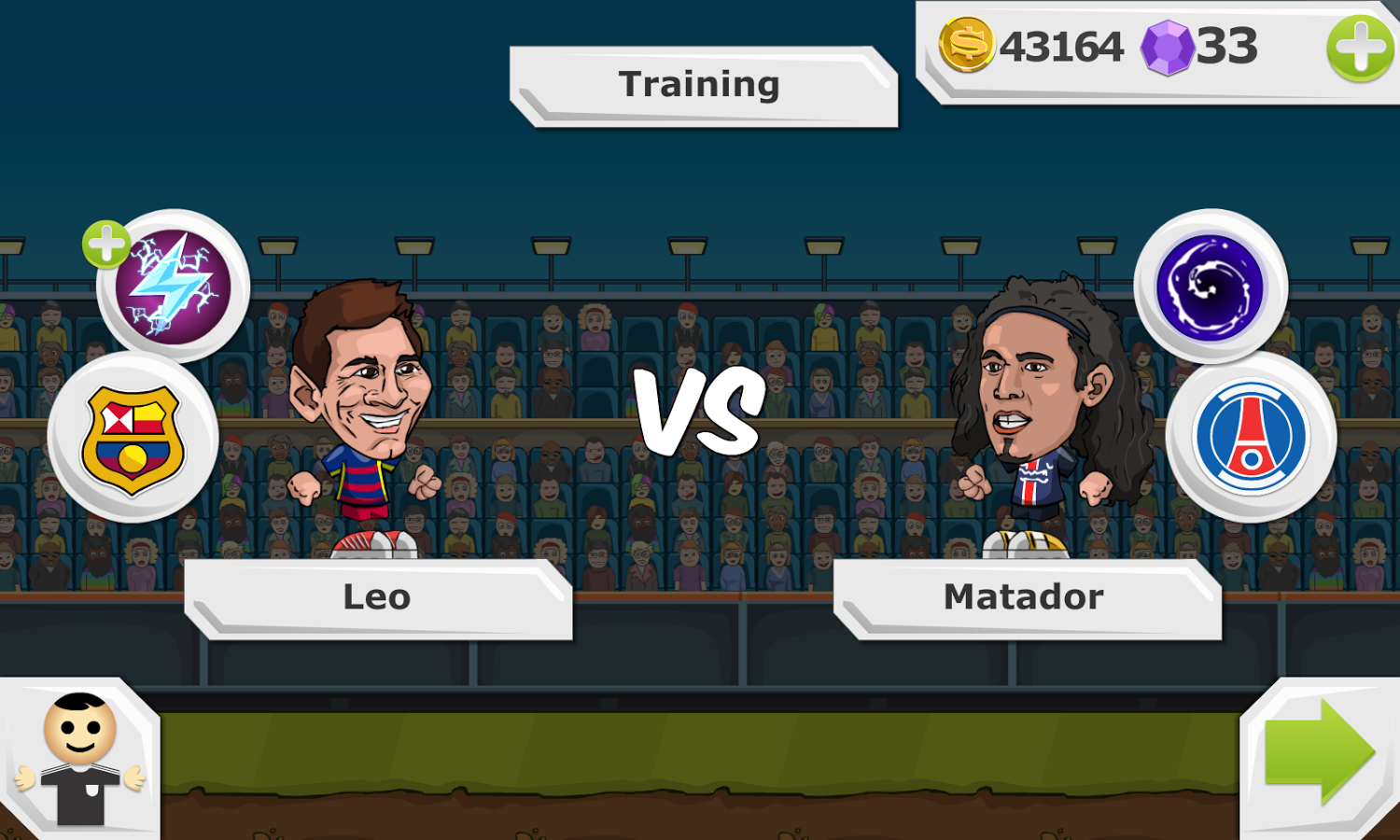Click the coin balance showing 43164
This screenshot has height=840, width=1400.
coord(1061,42)
